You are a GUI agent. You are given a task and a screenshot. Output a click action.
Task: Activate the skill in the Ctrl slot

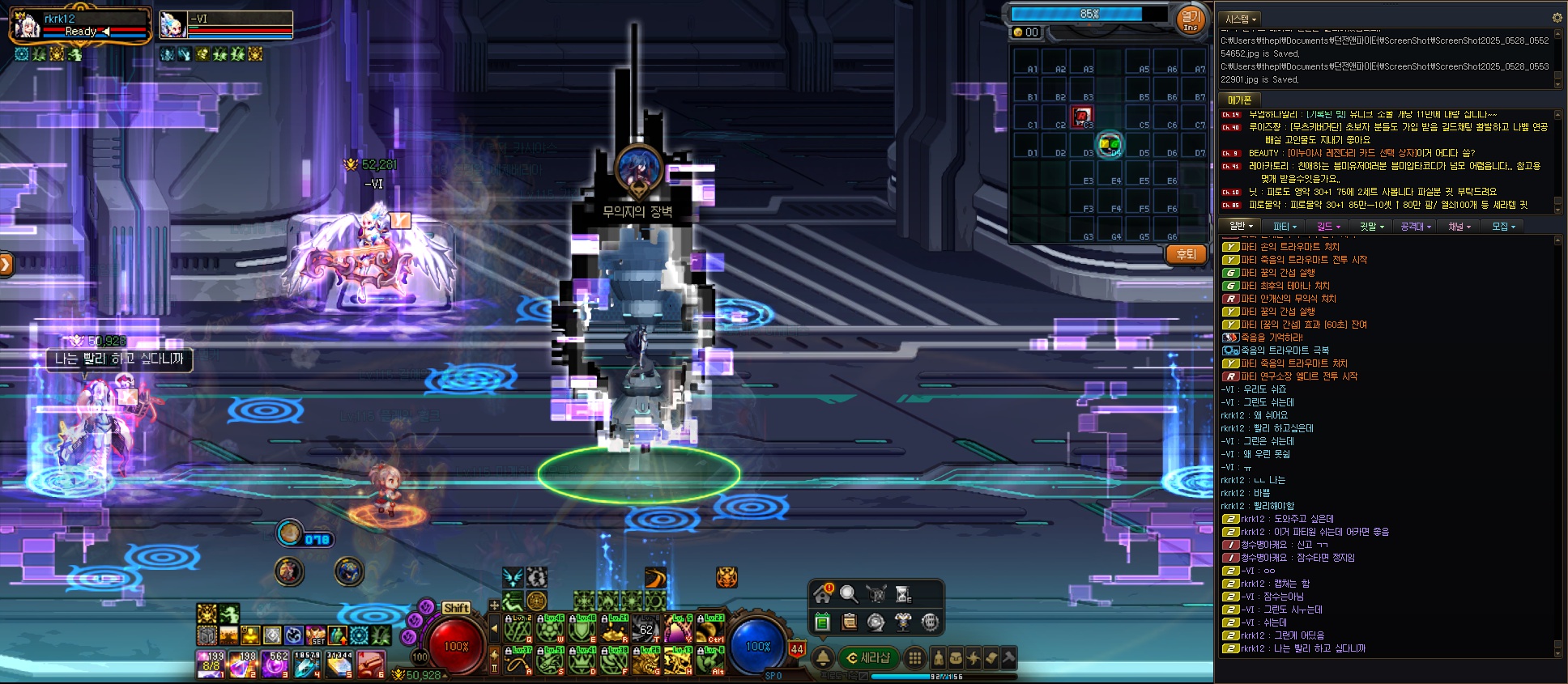(709, 629)
